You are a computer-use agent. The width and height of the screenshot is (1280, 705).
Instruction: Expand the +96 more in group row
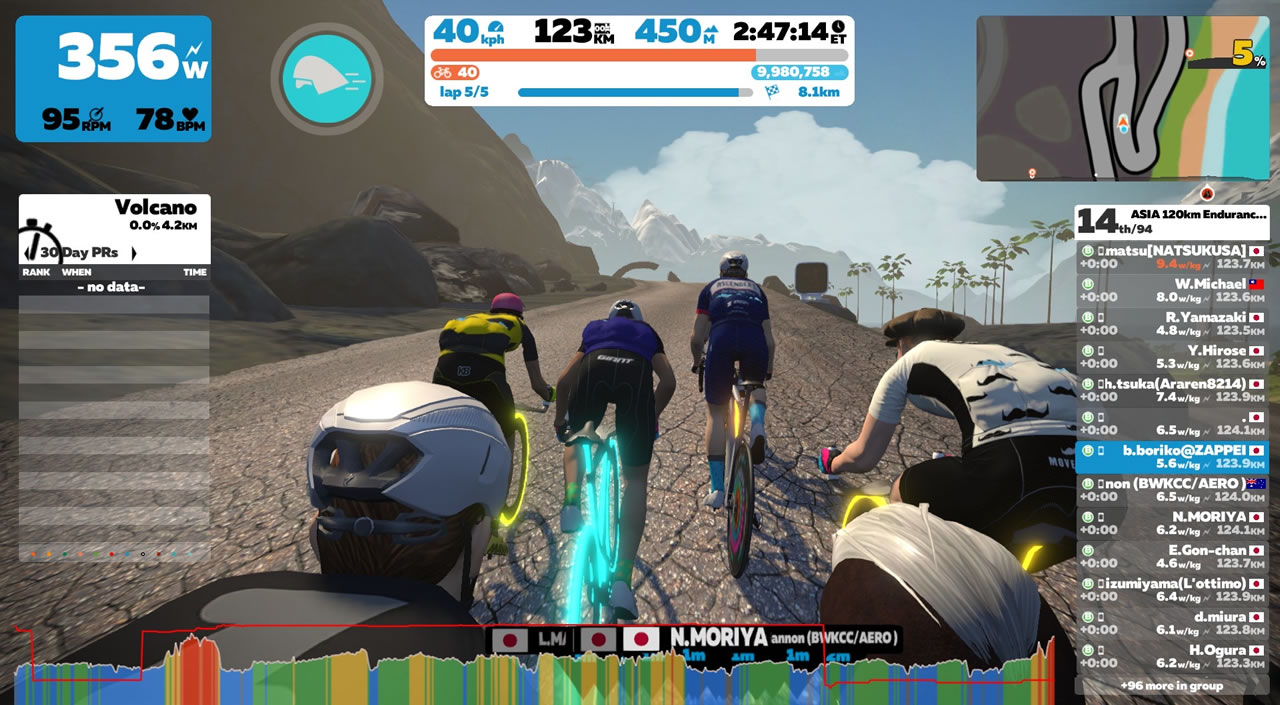coord(1172,686)
